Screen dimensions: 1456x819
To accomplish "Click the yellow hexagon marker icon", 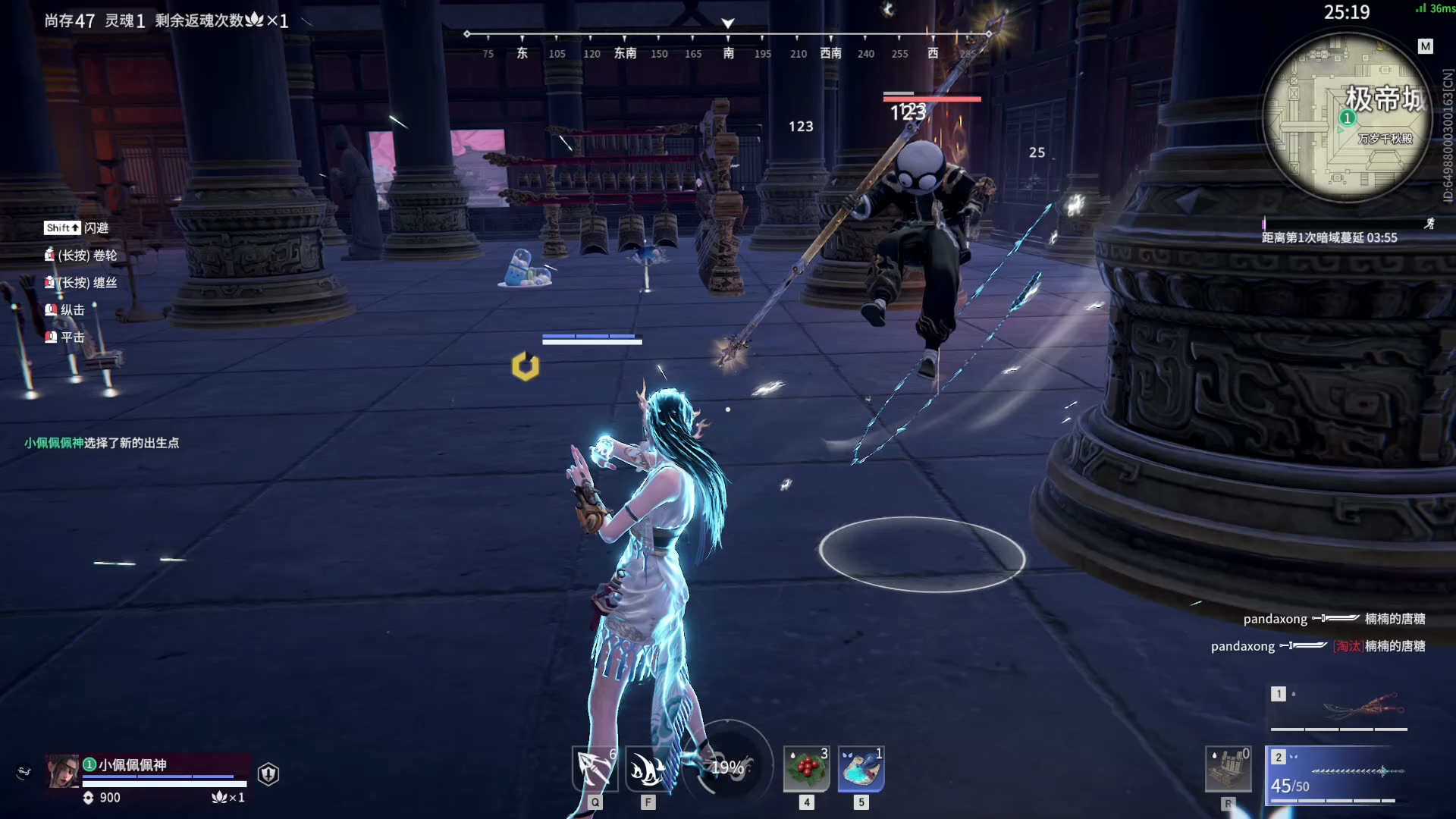I will click(x=525, y=366).
